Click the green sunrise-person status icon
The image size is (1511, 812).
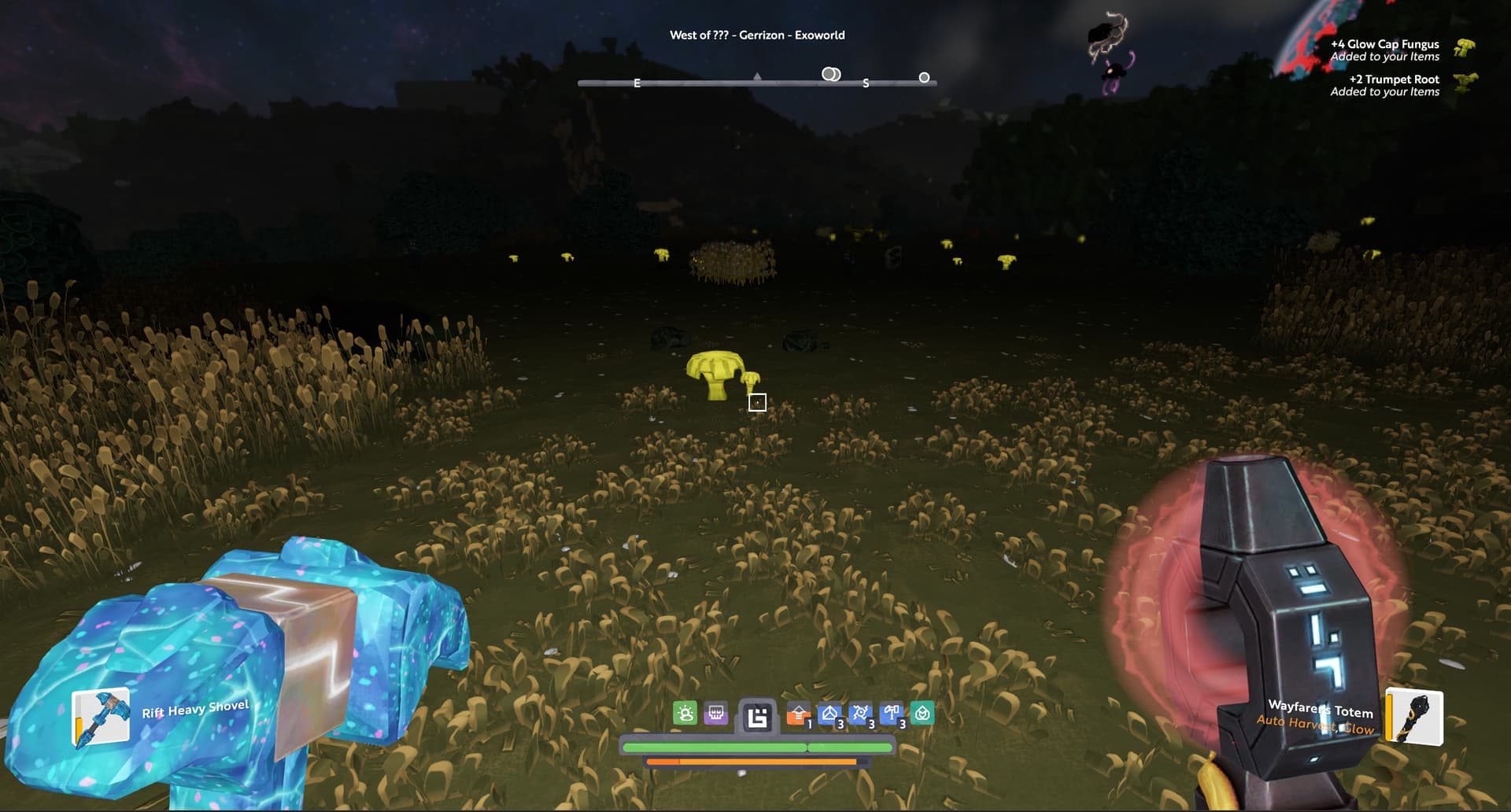[685, 714]
